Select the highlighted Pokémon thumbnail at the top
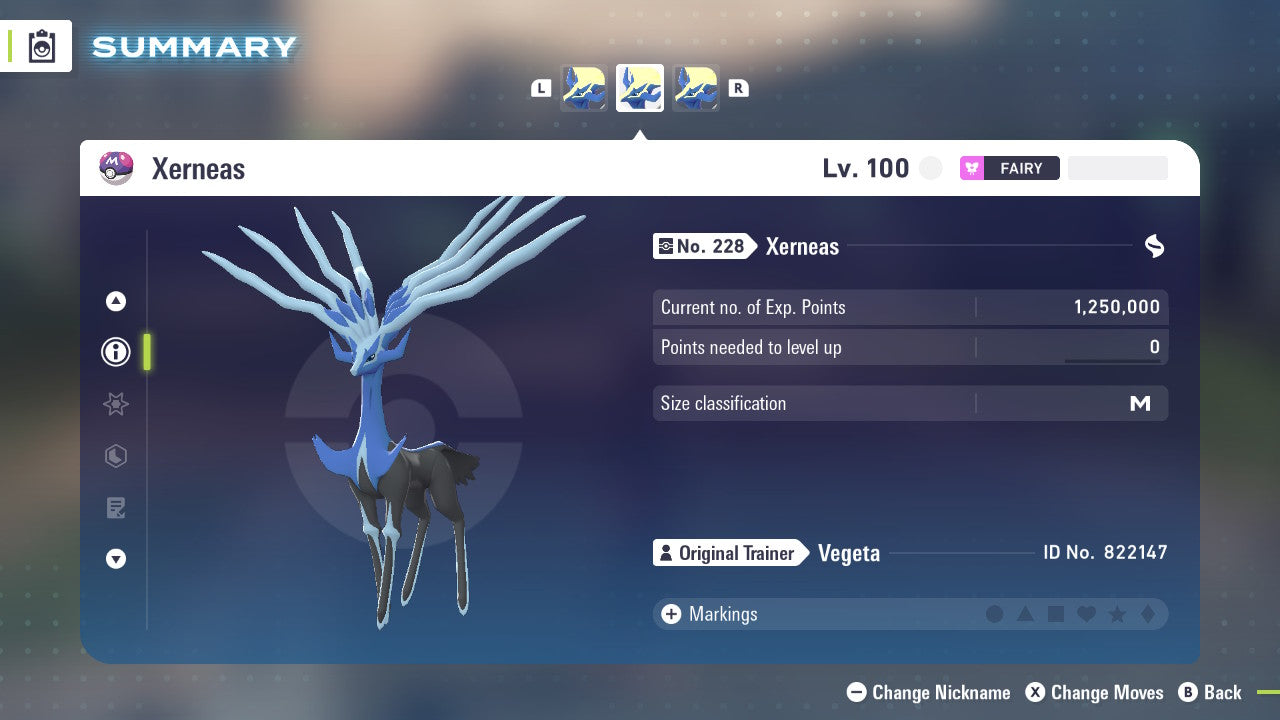Screen dimensions: 1280x720 tap(639, 88)
